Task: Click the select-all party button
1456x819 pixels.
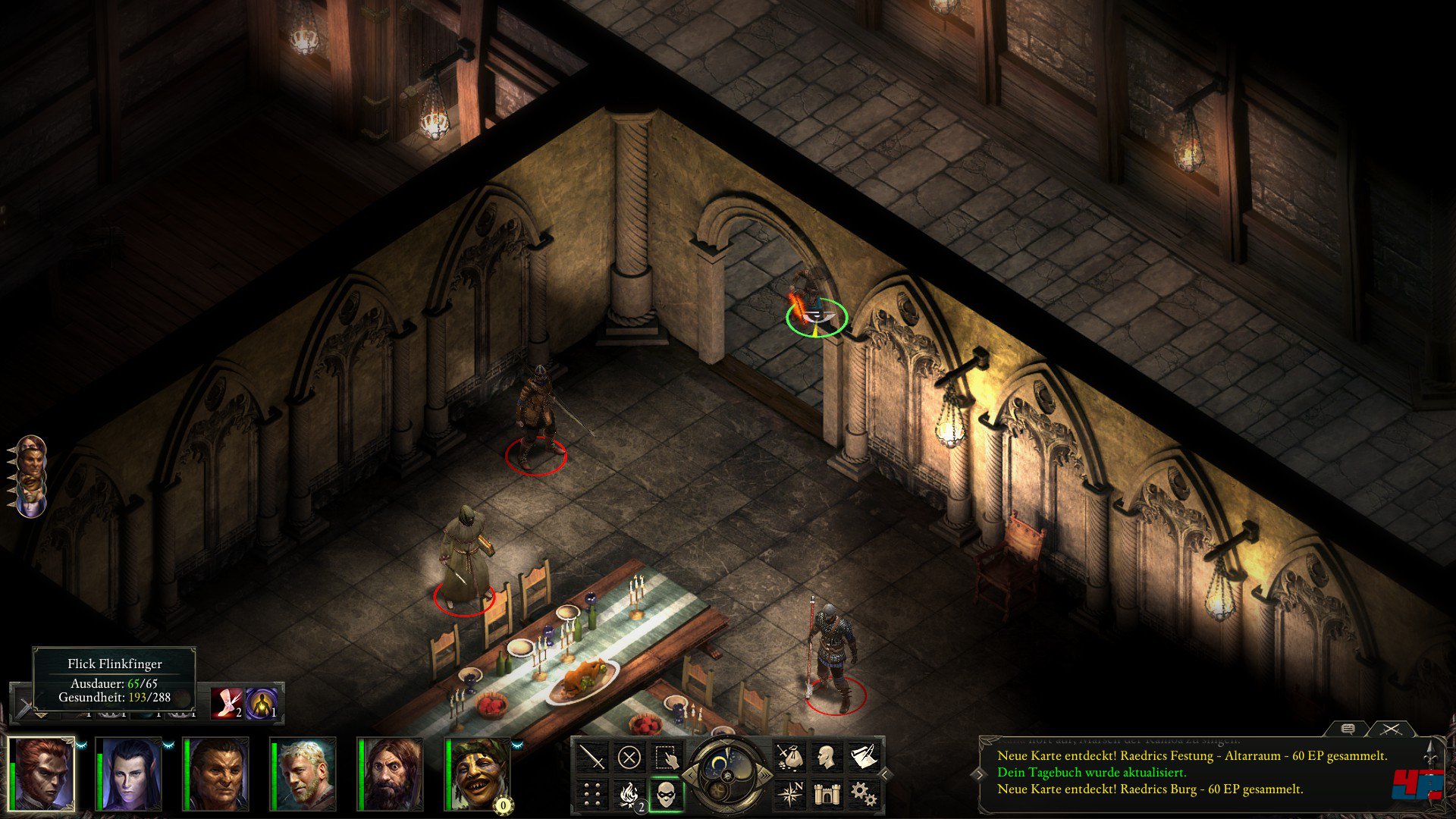Action: [x=667, y=757]
